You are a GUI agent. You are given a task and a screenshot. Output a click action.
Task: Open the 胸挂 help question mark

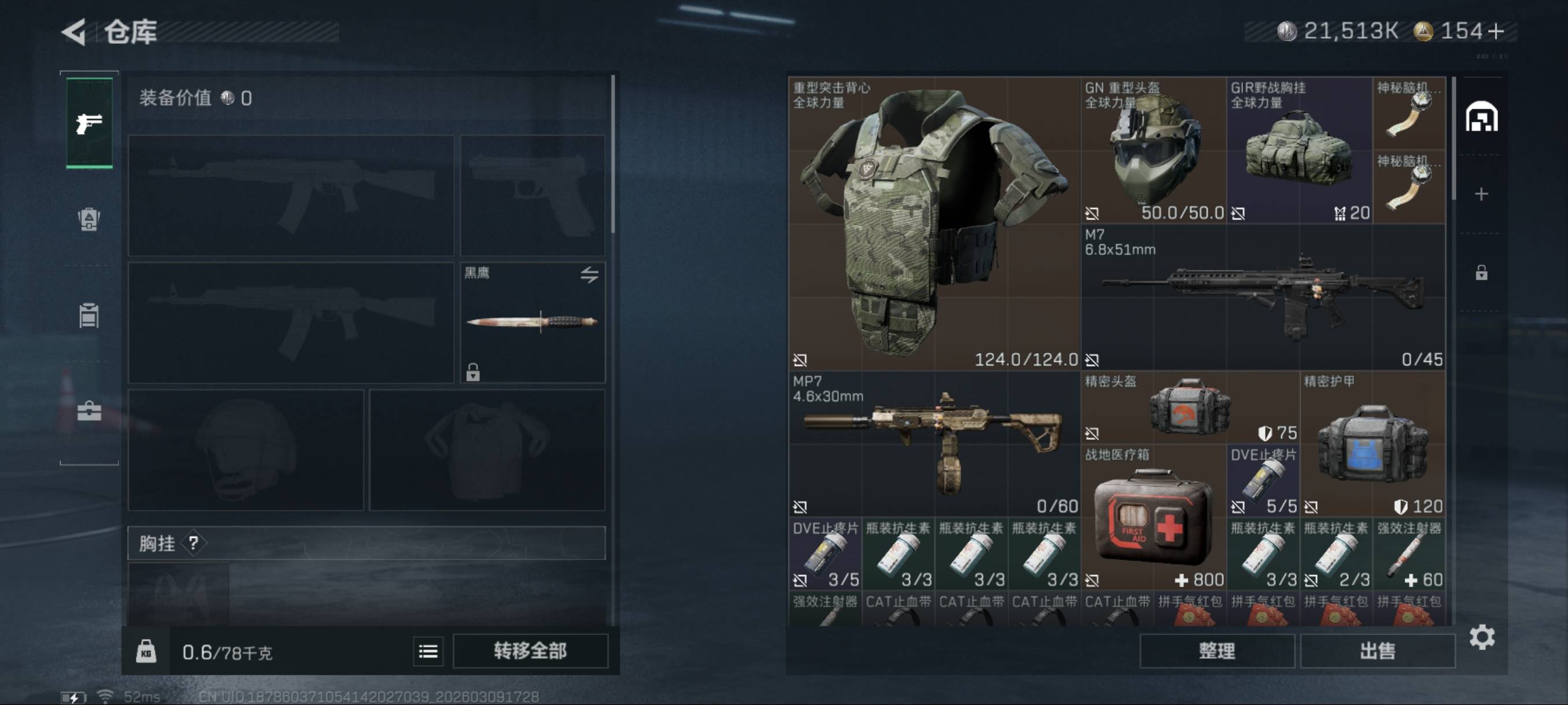click(194, 543)
